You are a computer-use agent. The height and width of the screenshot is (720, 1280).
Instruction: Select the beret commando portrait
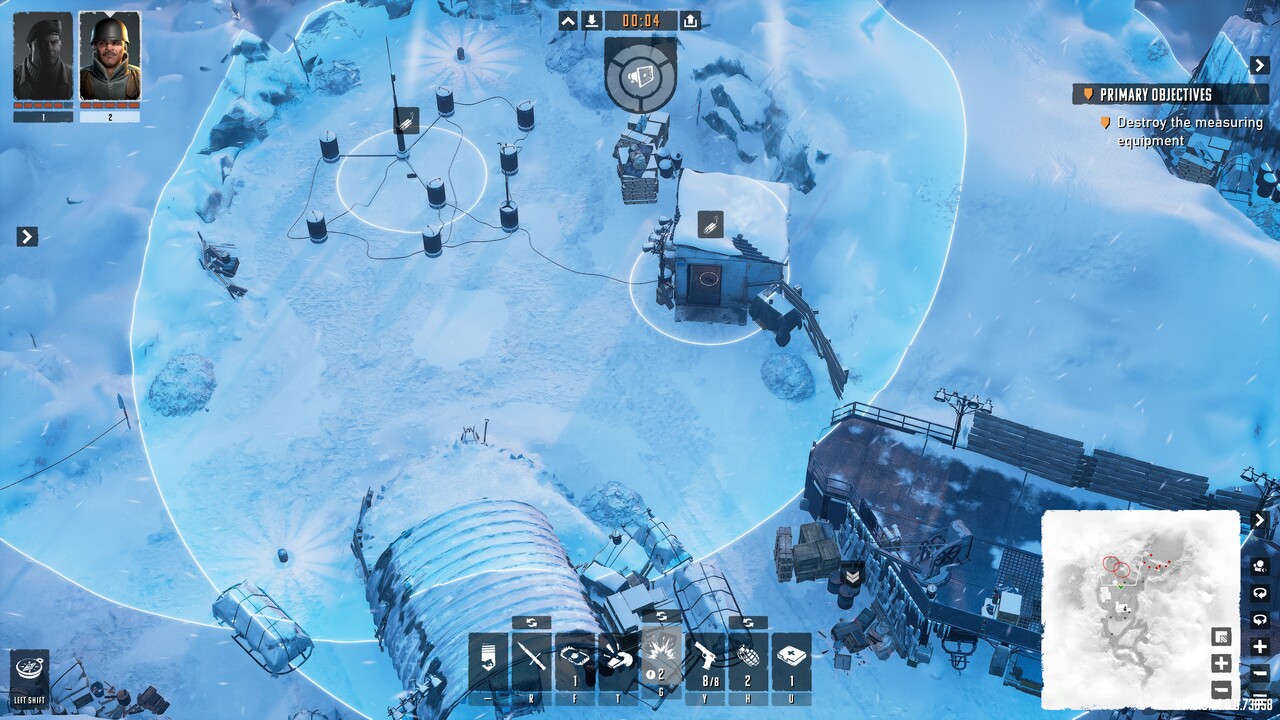point(43,56)
